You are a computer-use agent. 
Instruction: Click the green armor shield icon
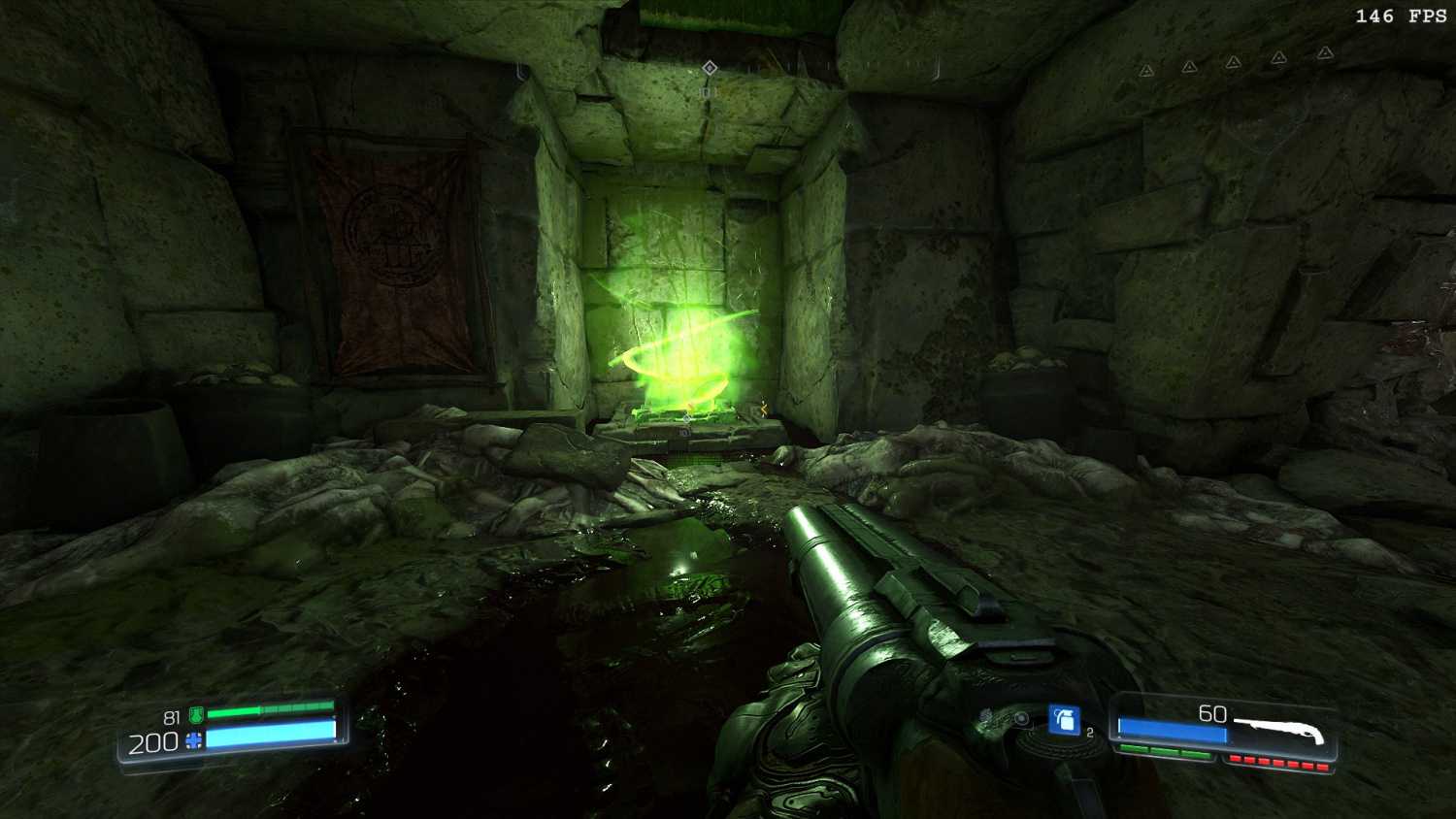click(196, 716)
